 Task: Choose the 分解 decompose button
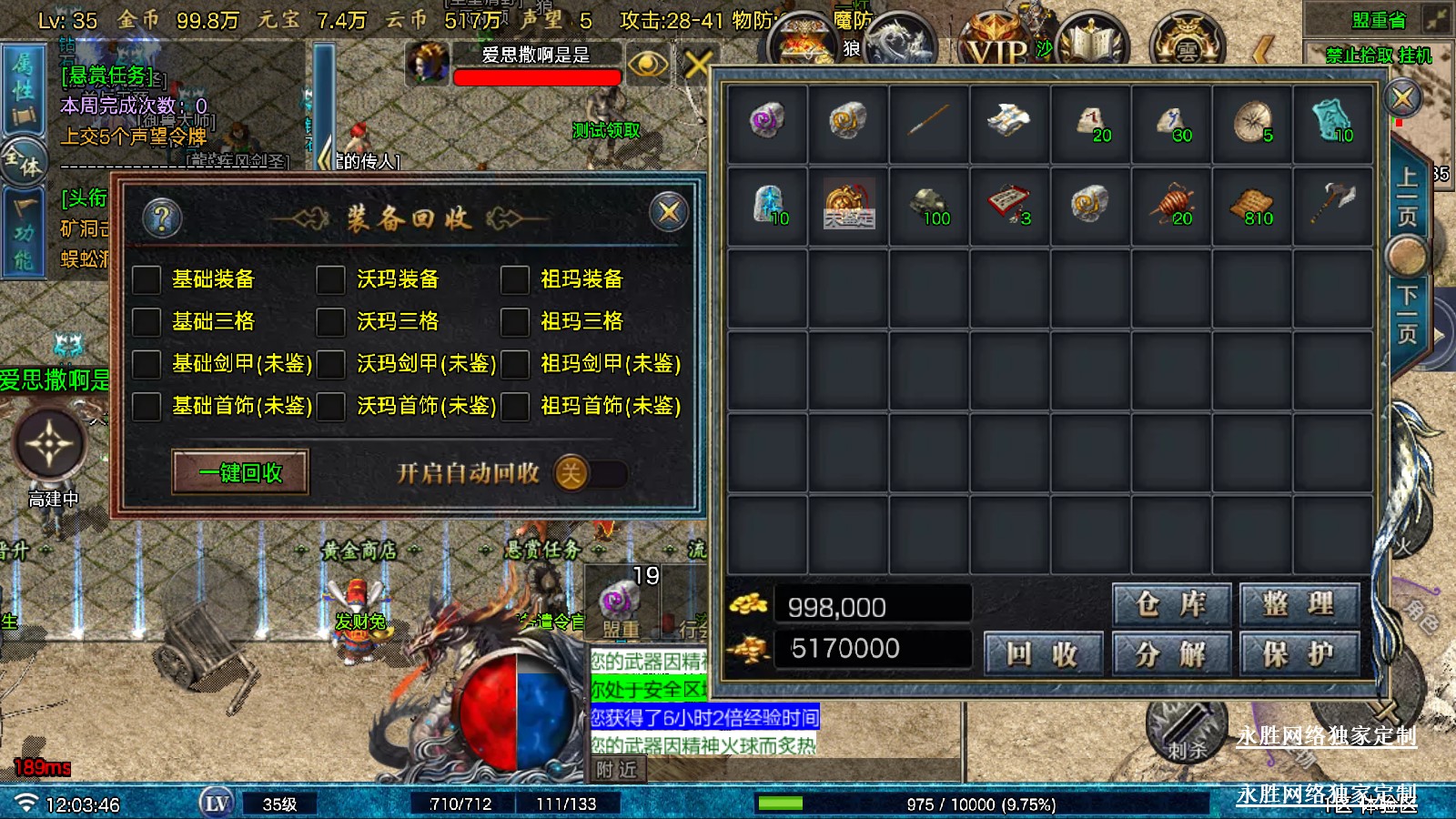click(1171, 653)
